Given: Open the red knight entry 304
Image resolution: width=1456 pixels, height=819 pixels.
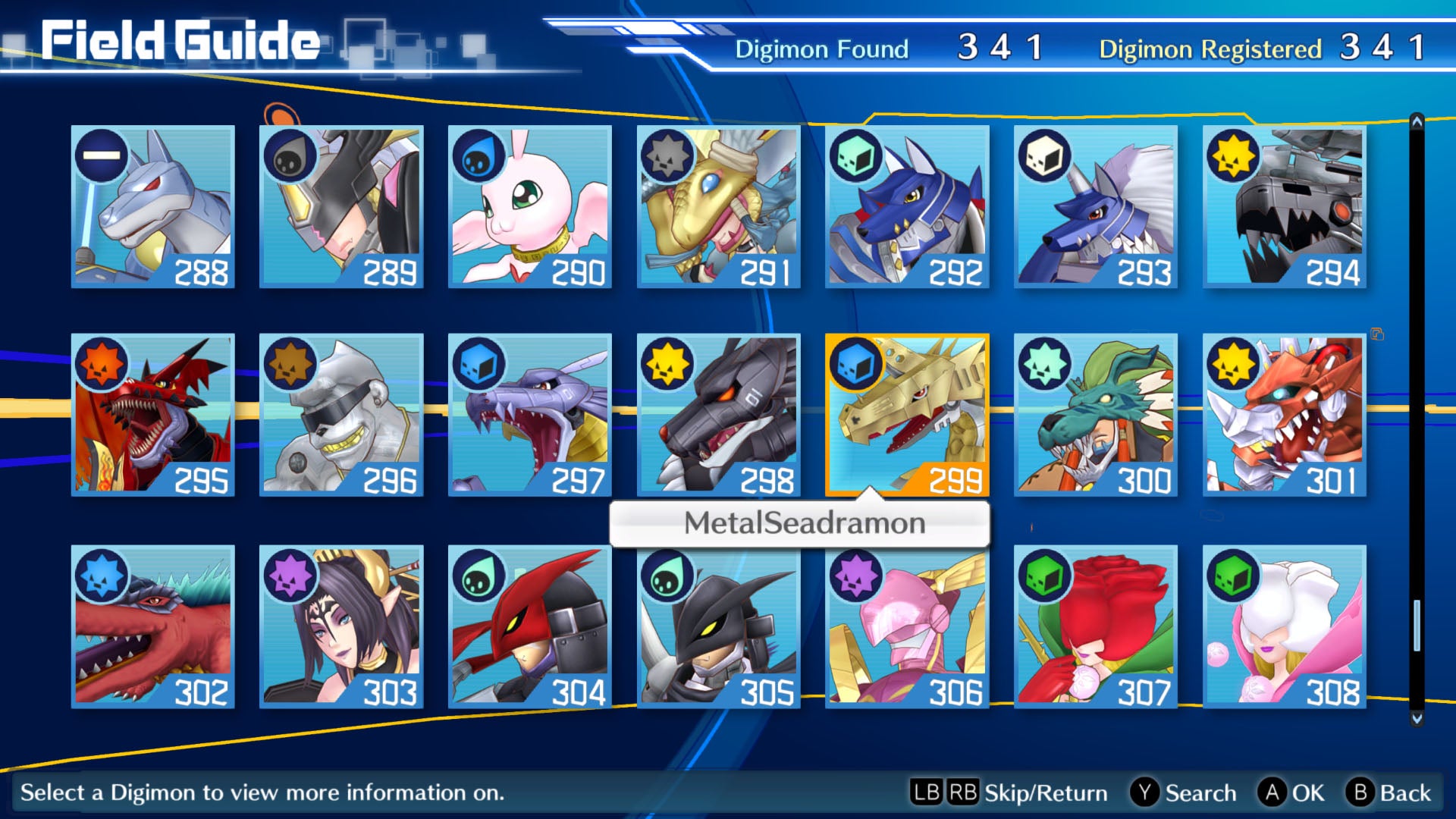Looking at the screenshot, I should coord(529,626).
